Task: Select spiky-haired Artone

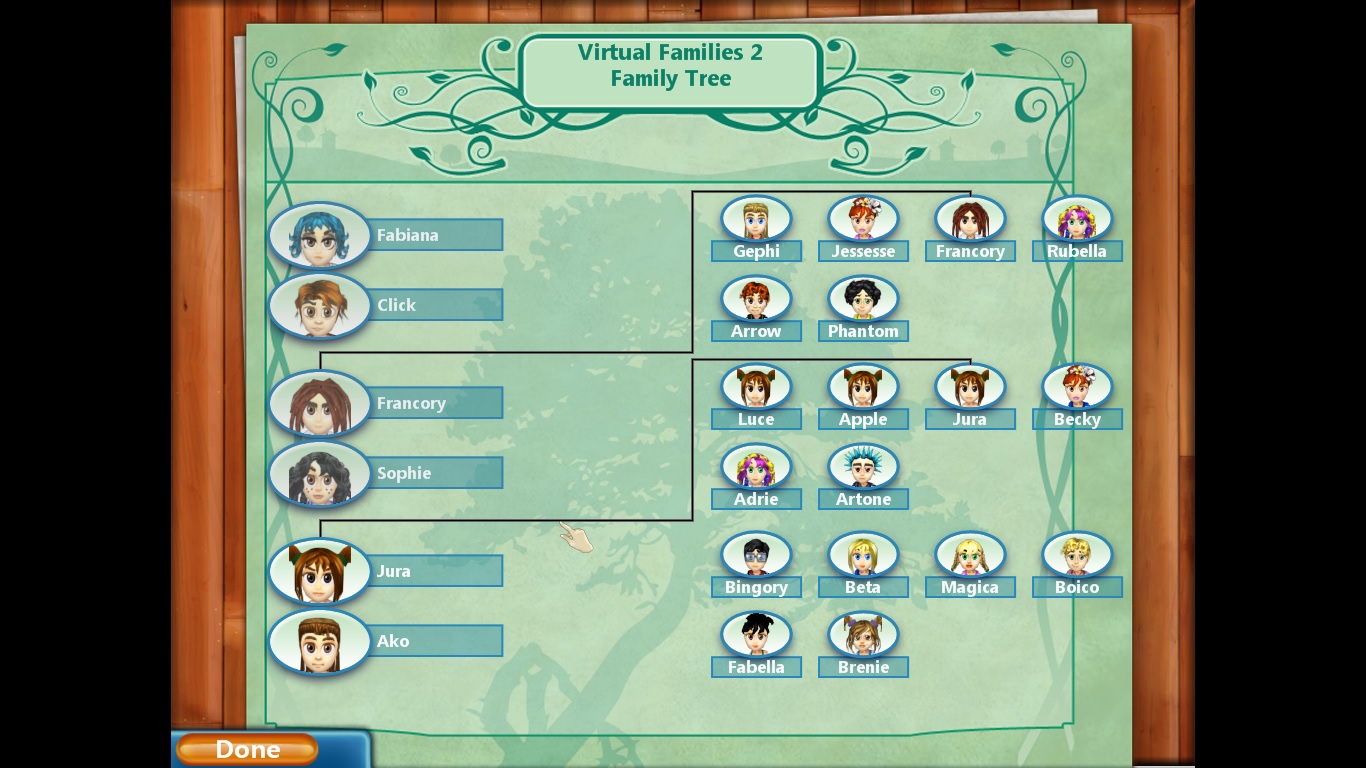Action: (863, 467)
